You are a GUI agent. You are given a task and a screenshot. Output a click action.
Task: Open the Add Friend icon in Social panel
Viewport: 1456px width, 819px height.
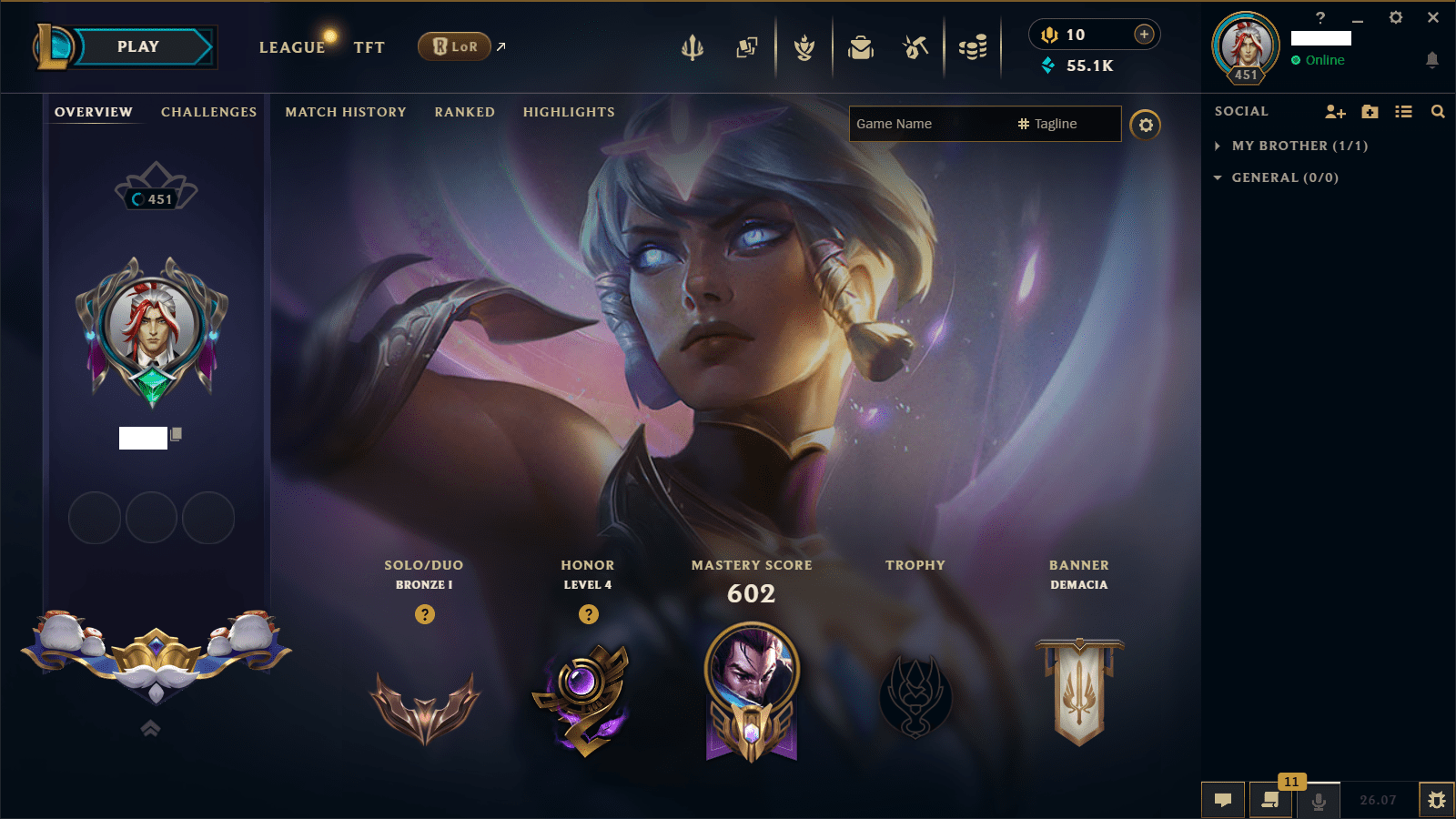pyautogui.click(x=1335, y=111)
